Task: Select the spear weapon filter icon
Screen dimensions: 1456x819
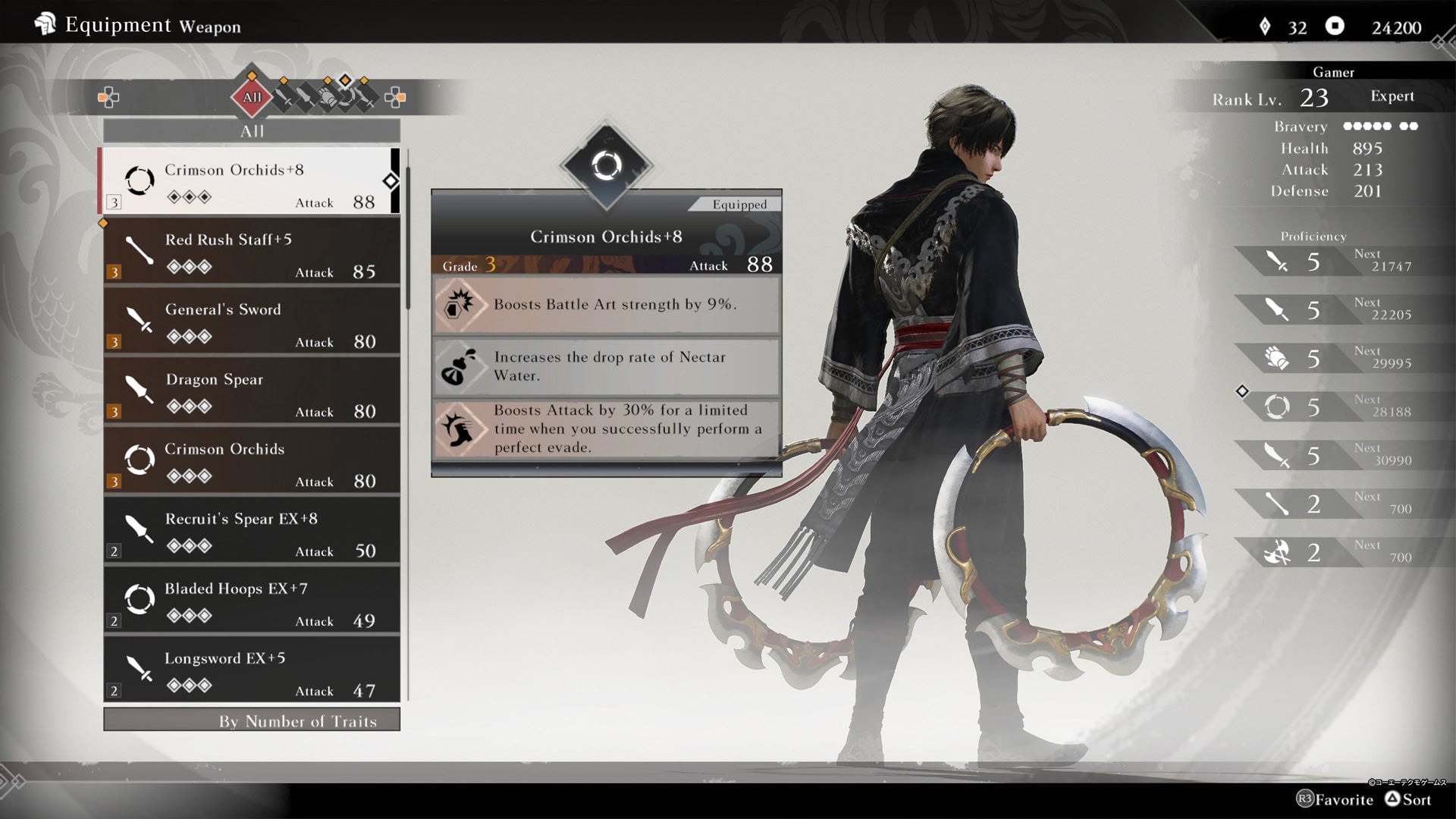Action: coord(305,97)
